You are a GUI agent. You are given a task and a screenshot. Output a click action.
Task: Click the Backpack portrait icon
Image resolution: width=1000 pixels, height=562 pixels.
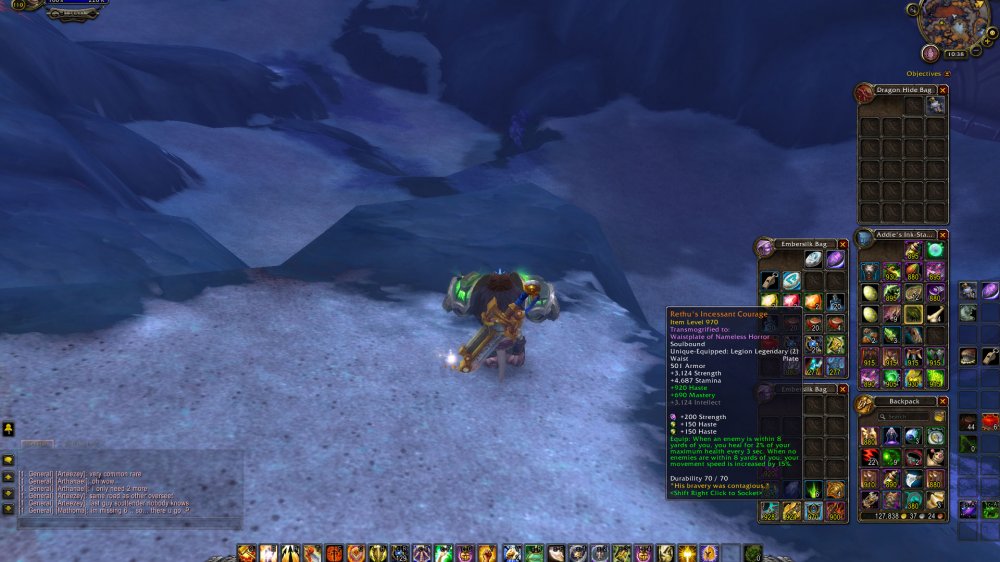tap(864, 403)
